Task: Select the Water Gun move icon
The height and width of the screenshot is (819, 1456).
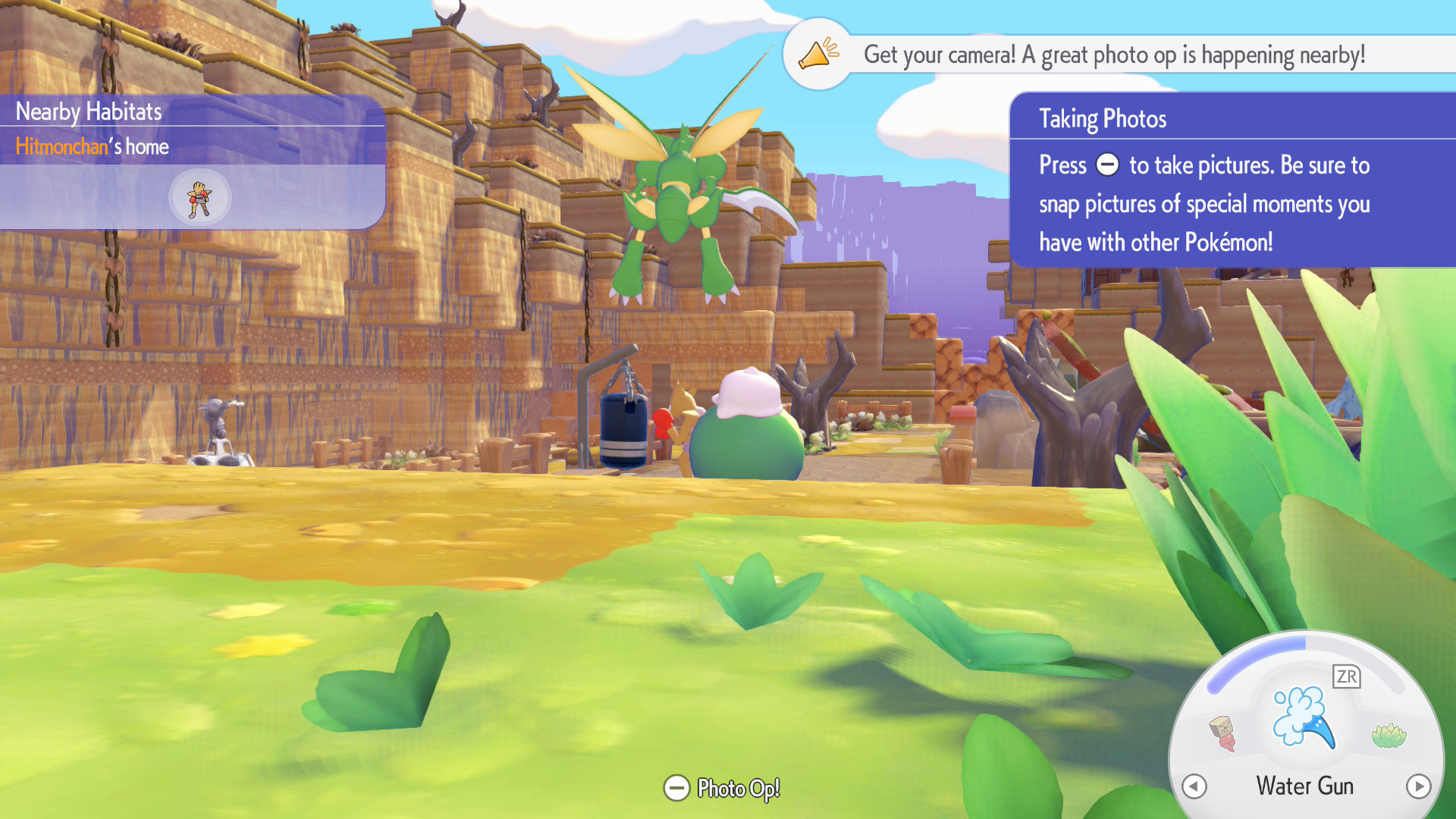Action: point(1304,718)
